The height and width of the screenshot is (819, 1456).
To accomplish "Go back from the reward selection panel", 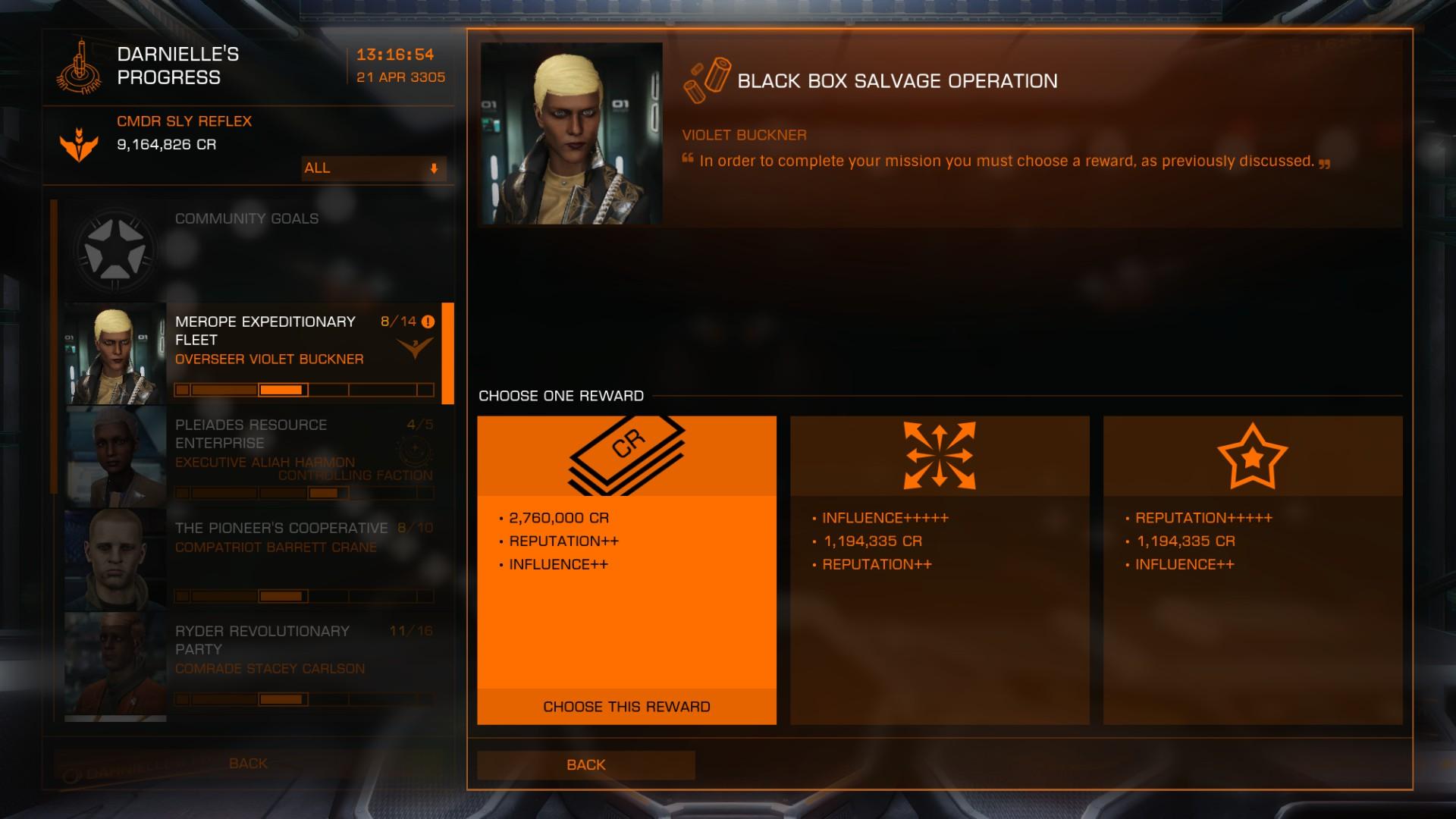I will pos(585,764).
